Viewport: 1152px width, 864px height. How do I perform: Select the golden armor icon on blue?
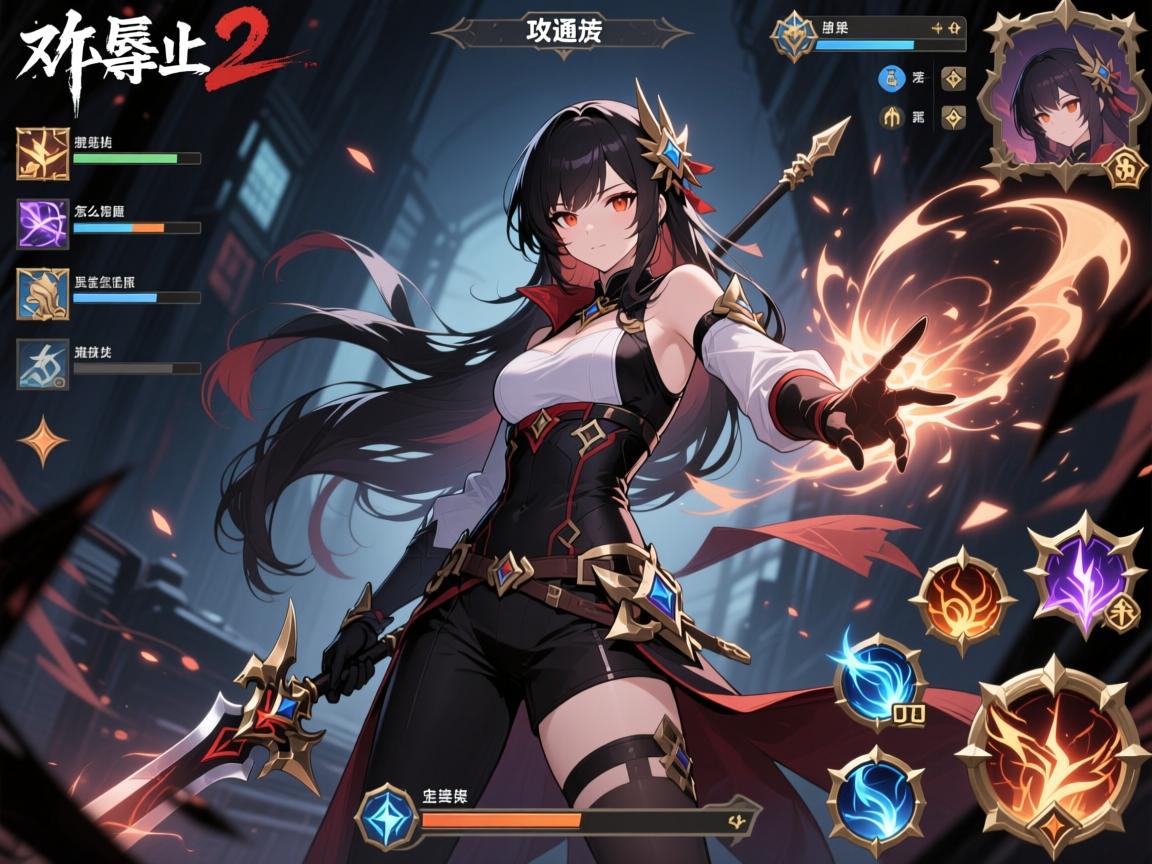43,294
